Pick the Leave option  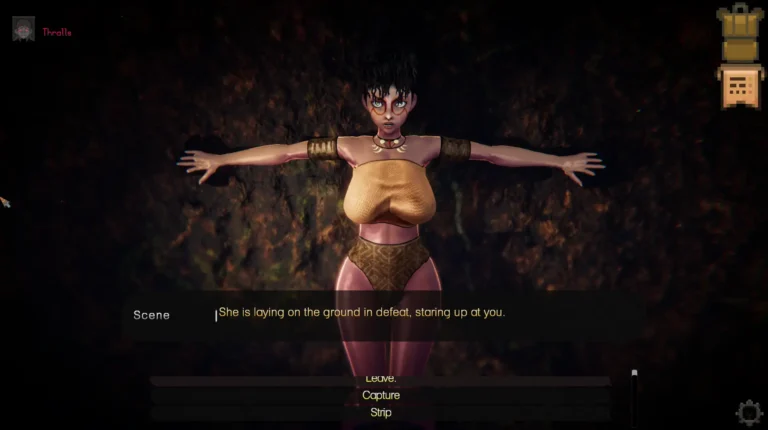click(381, 379)
